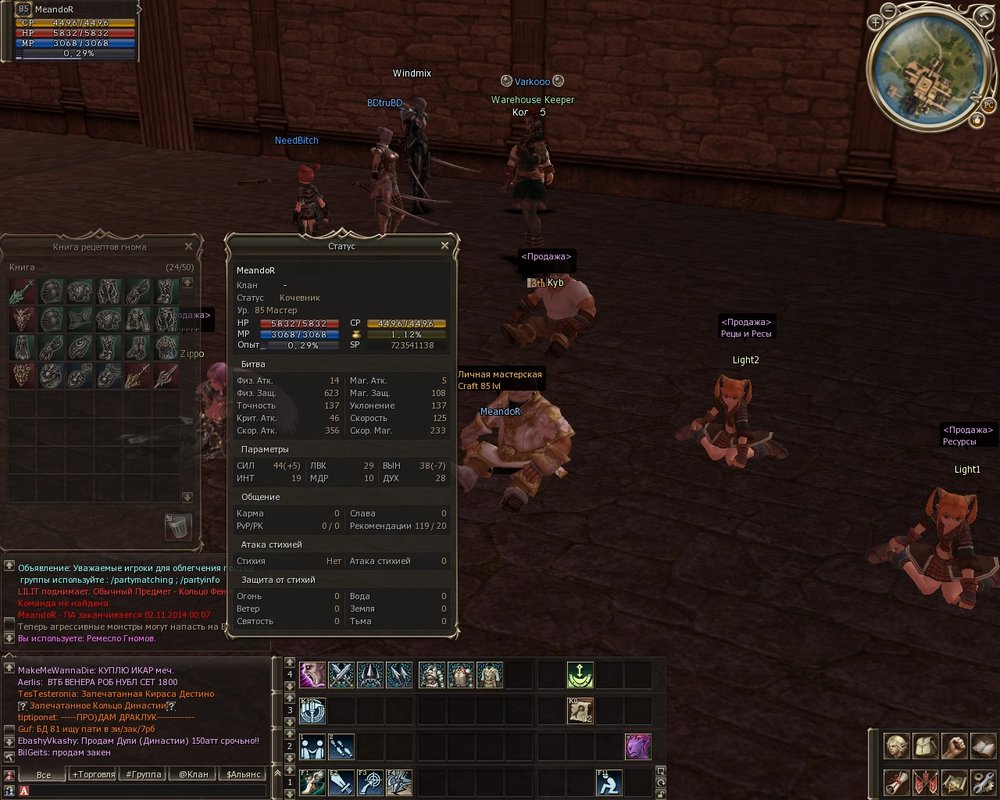The width and height of the screenshot is (1000, 800).
Task: Open the thumbs-up recommendation button by minimap
Action: tap(976, 120)
